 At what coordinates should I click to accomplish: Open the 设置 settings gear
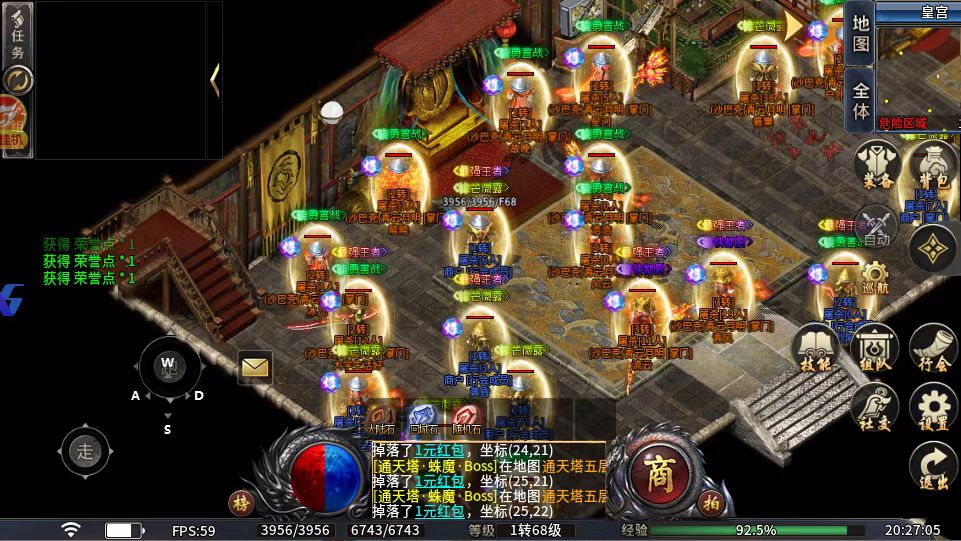933,408
